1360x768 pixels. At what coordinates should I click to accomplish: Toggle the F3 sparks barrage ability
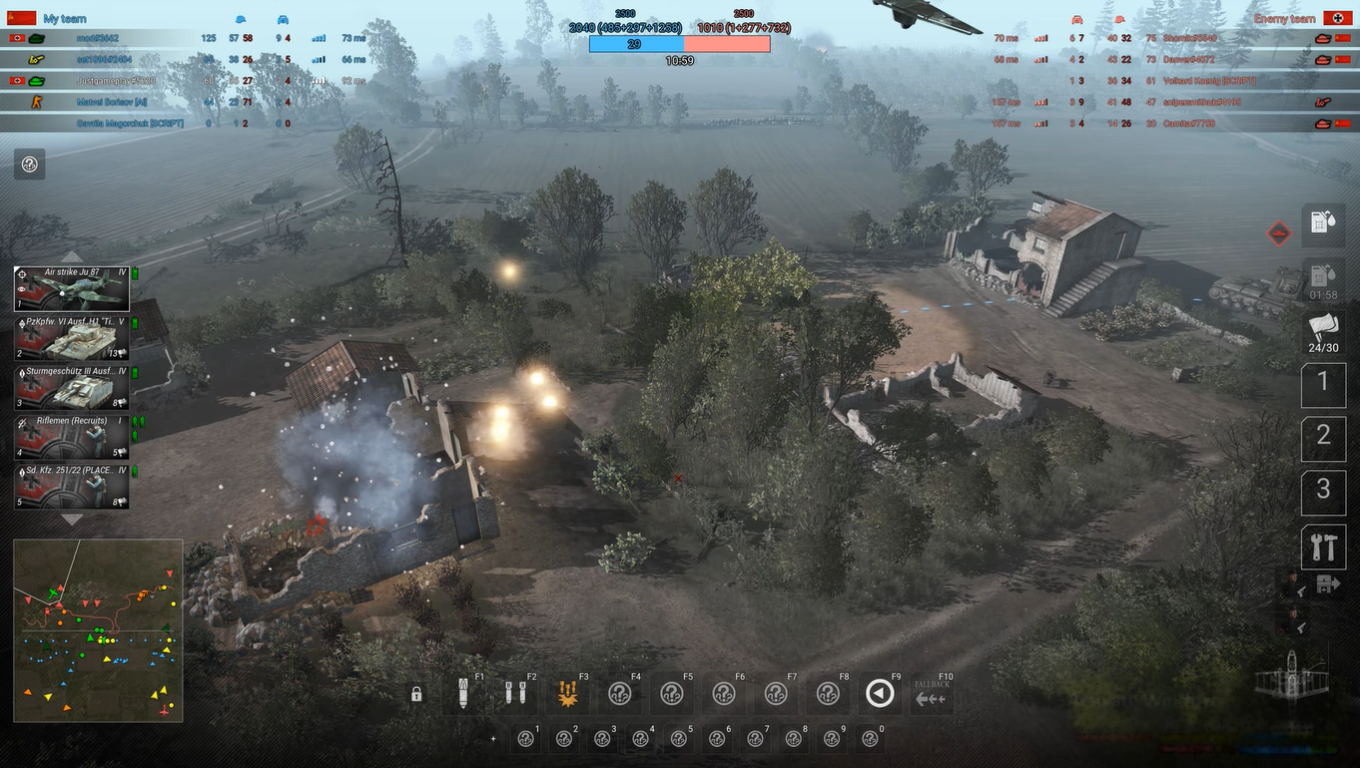tap(568, 693)
